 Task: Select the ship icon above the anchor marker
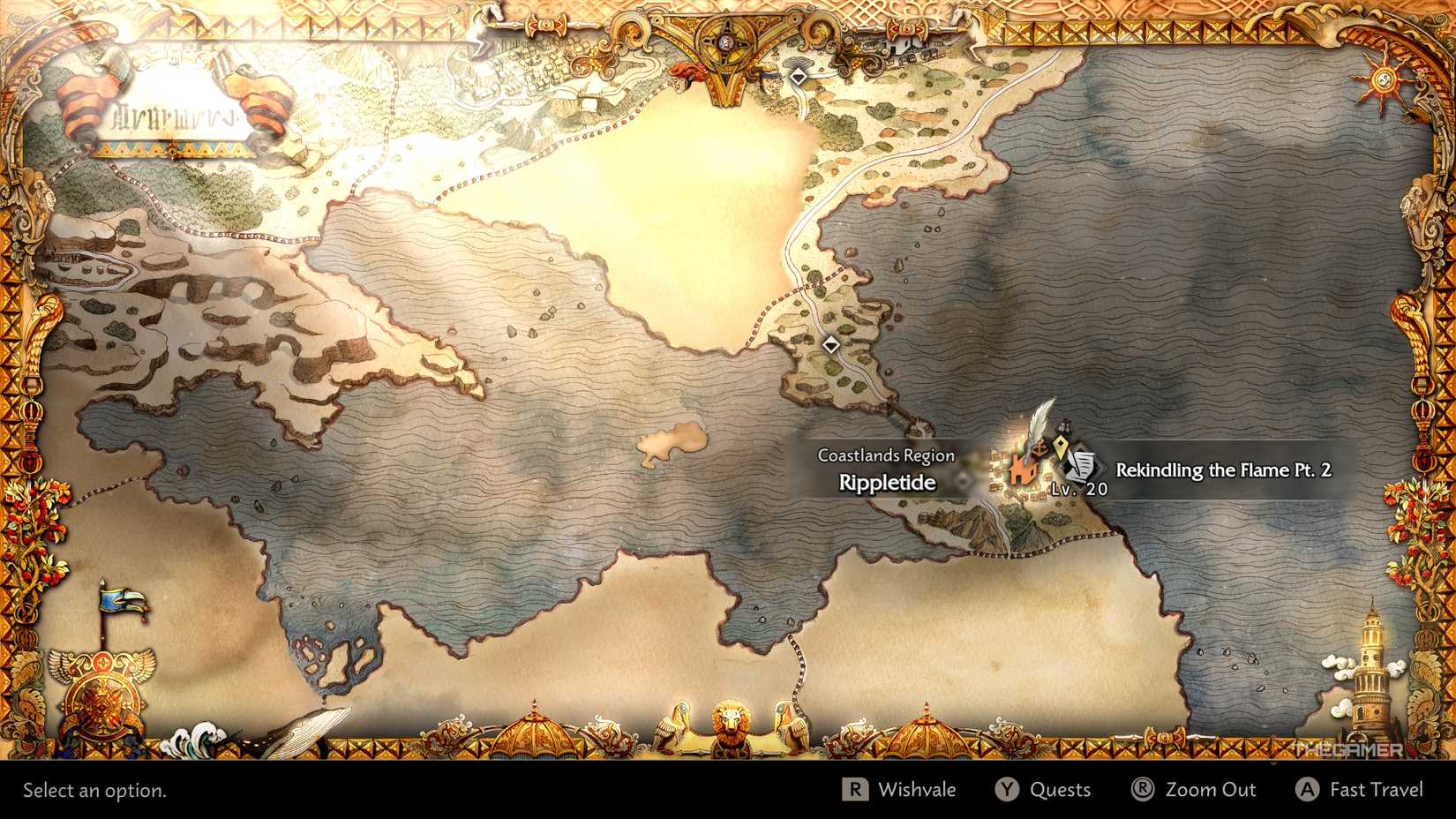point(1063,425)
